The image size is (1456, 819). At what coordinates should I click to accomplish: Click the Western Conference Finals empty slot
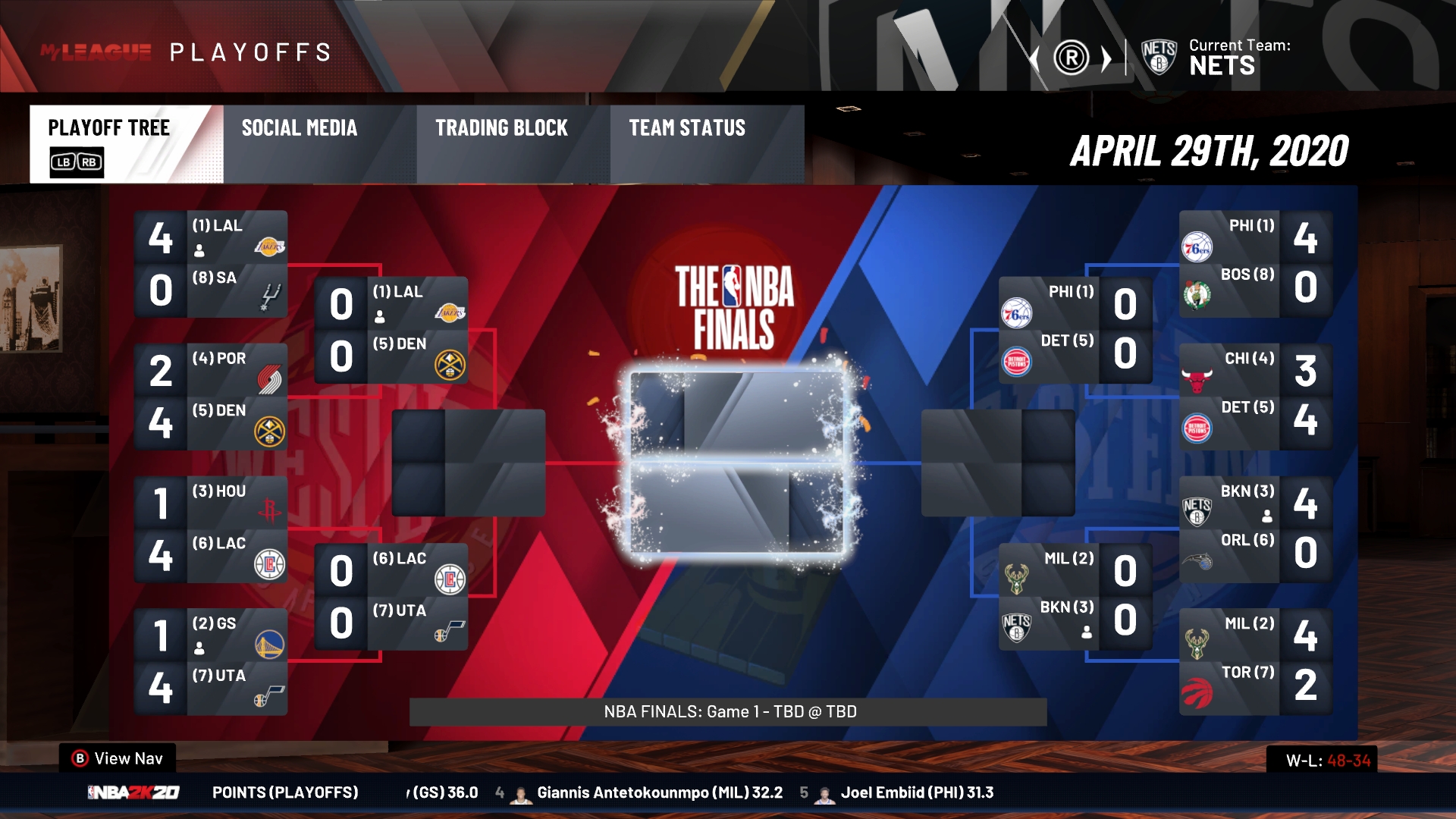click(469, 463)
